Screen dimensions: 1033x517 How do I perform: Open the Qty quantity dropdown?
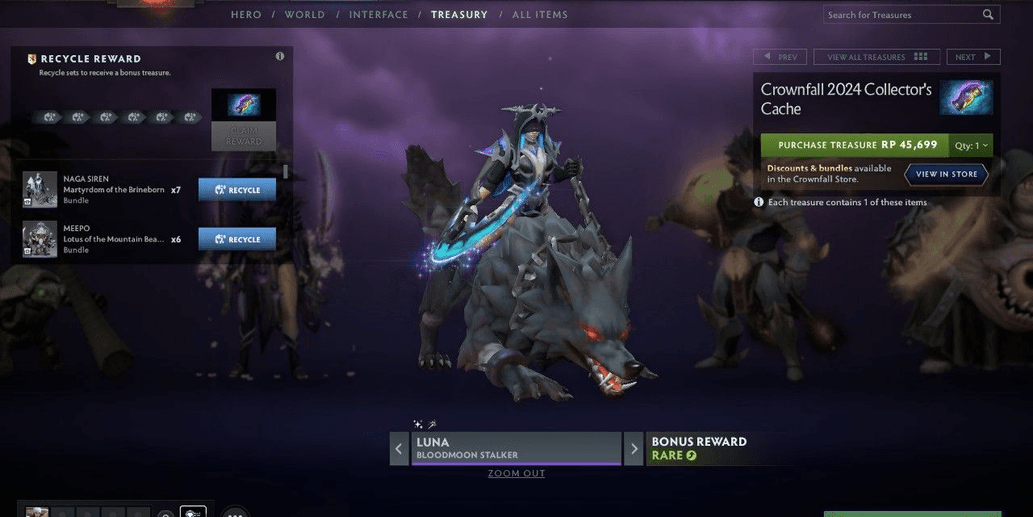(970, 145)
